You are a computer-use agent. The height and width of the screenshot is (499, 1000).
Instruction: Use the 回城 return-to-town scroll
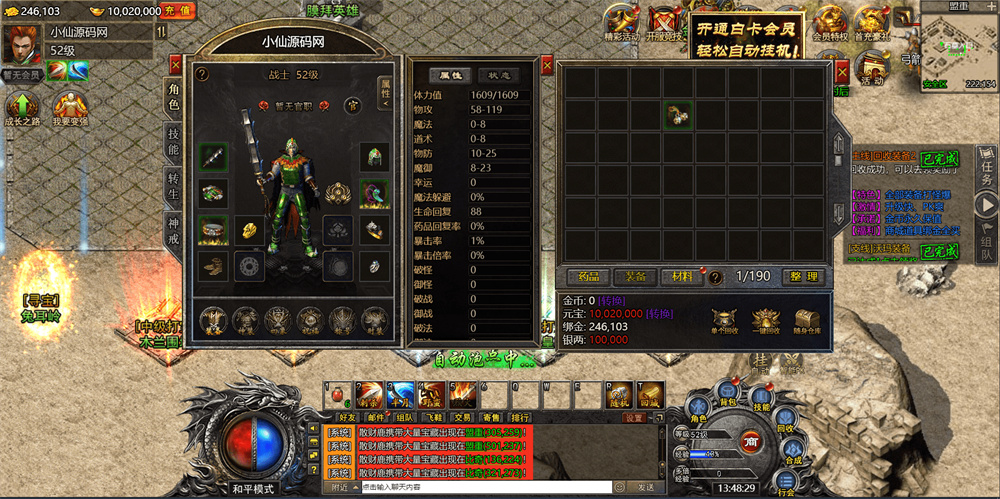[650, 394]
